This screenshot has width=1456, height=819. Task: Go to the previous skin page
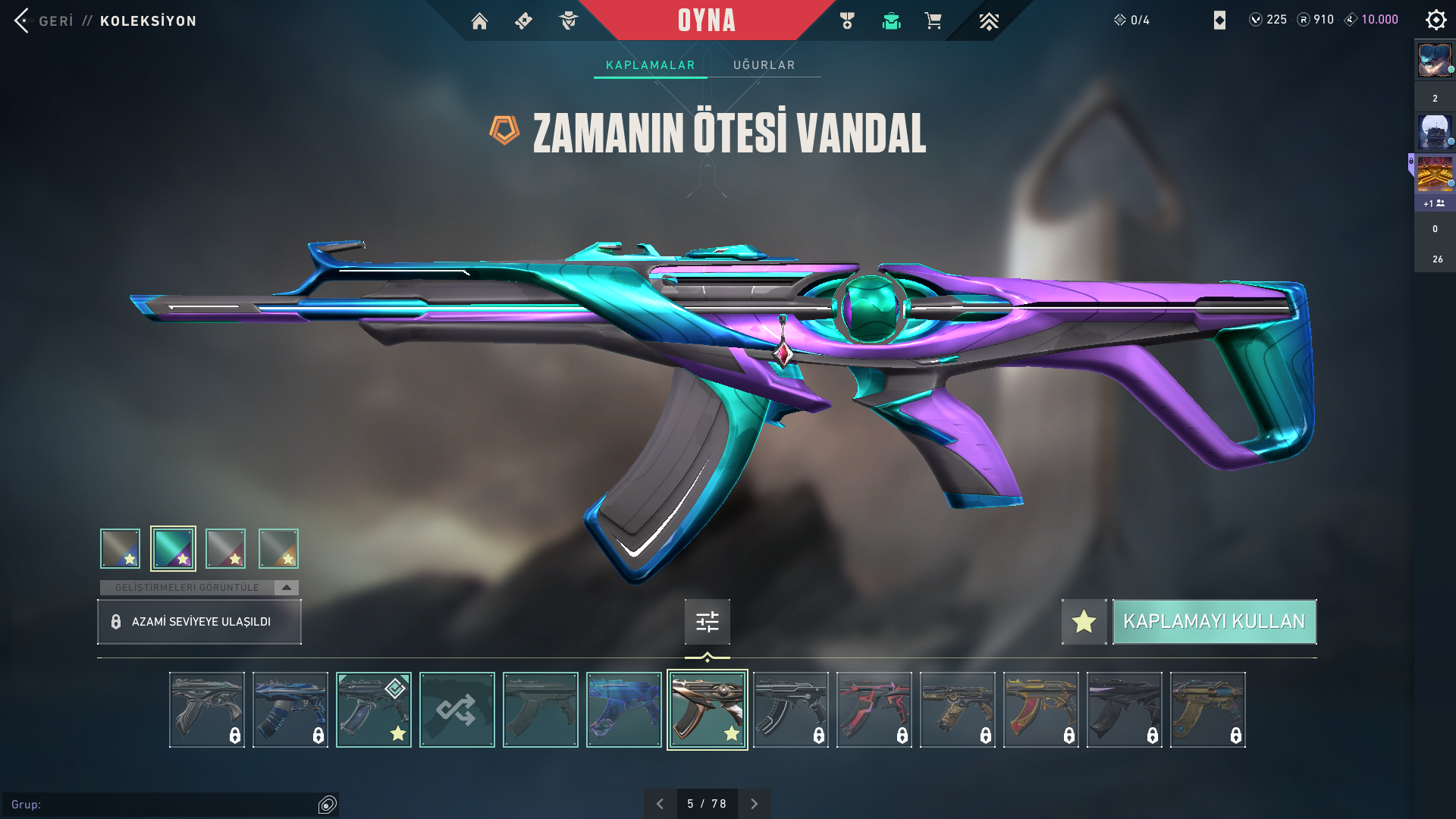tap(660, 804)
